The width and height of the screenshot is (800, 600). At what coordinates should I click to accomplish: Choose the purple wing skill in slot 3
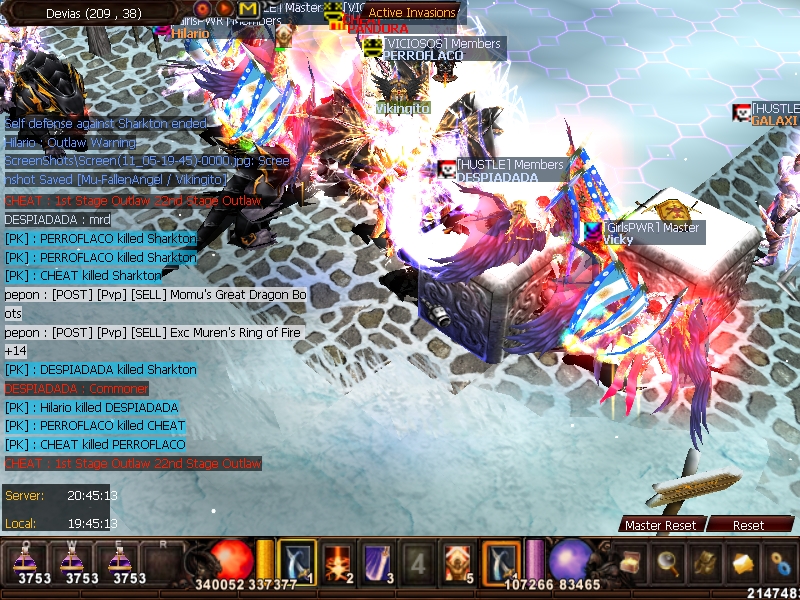[x=378, y=561]
